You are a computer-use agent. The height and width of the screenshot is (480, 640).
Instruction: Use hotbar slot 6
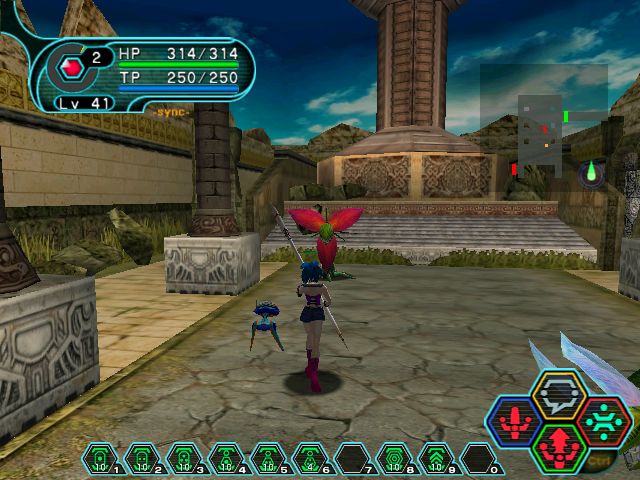tap(311, 459)
